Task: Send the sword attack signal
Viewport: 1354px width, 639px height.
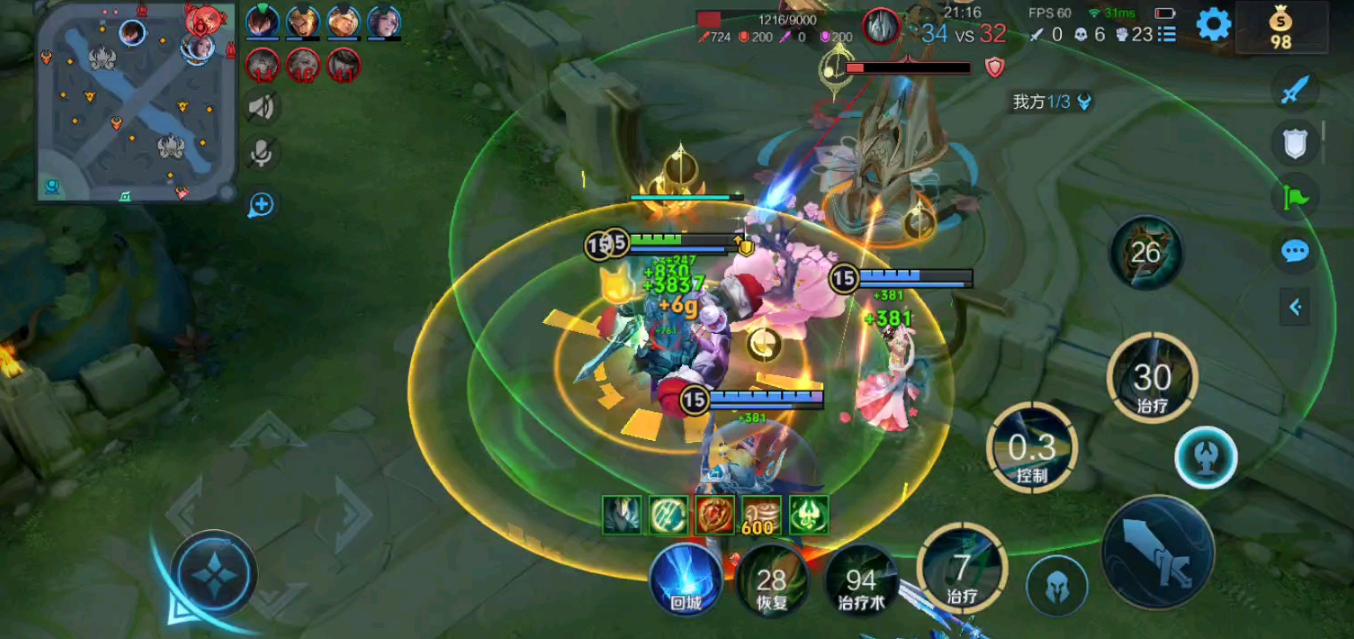Action: [1295, 90]
